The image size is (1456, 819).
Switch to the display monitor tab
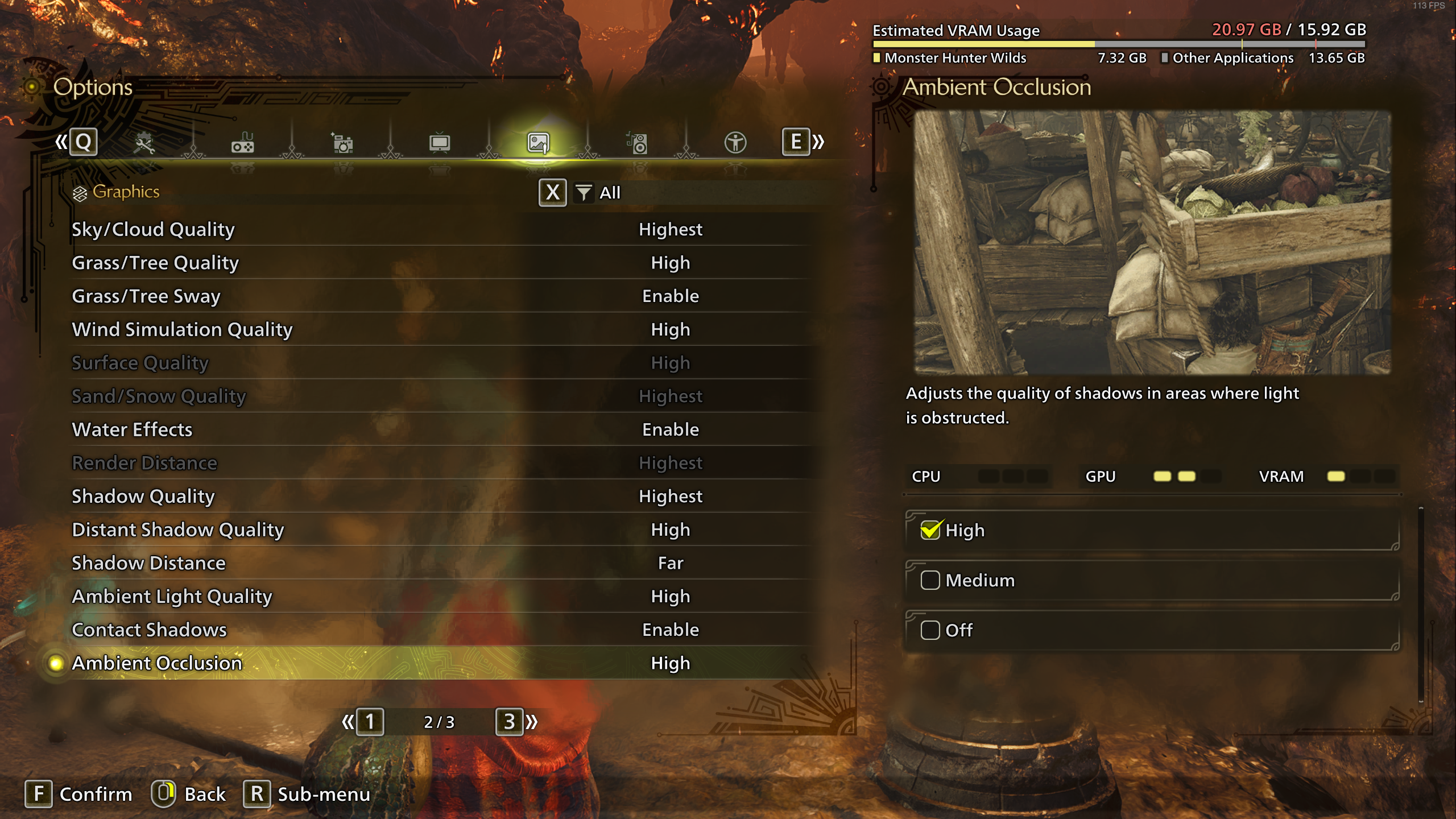[x=440, y=143]
